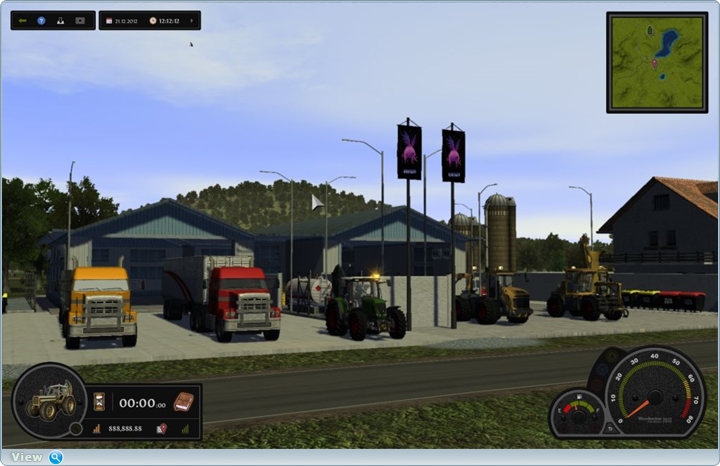The width and height of the screenshot is (720, 466).
Task: Click the green bar chart statistics icon
Action: point(185,428)
